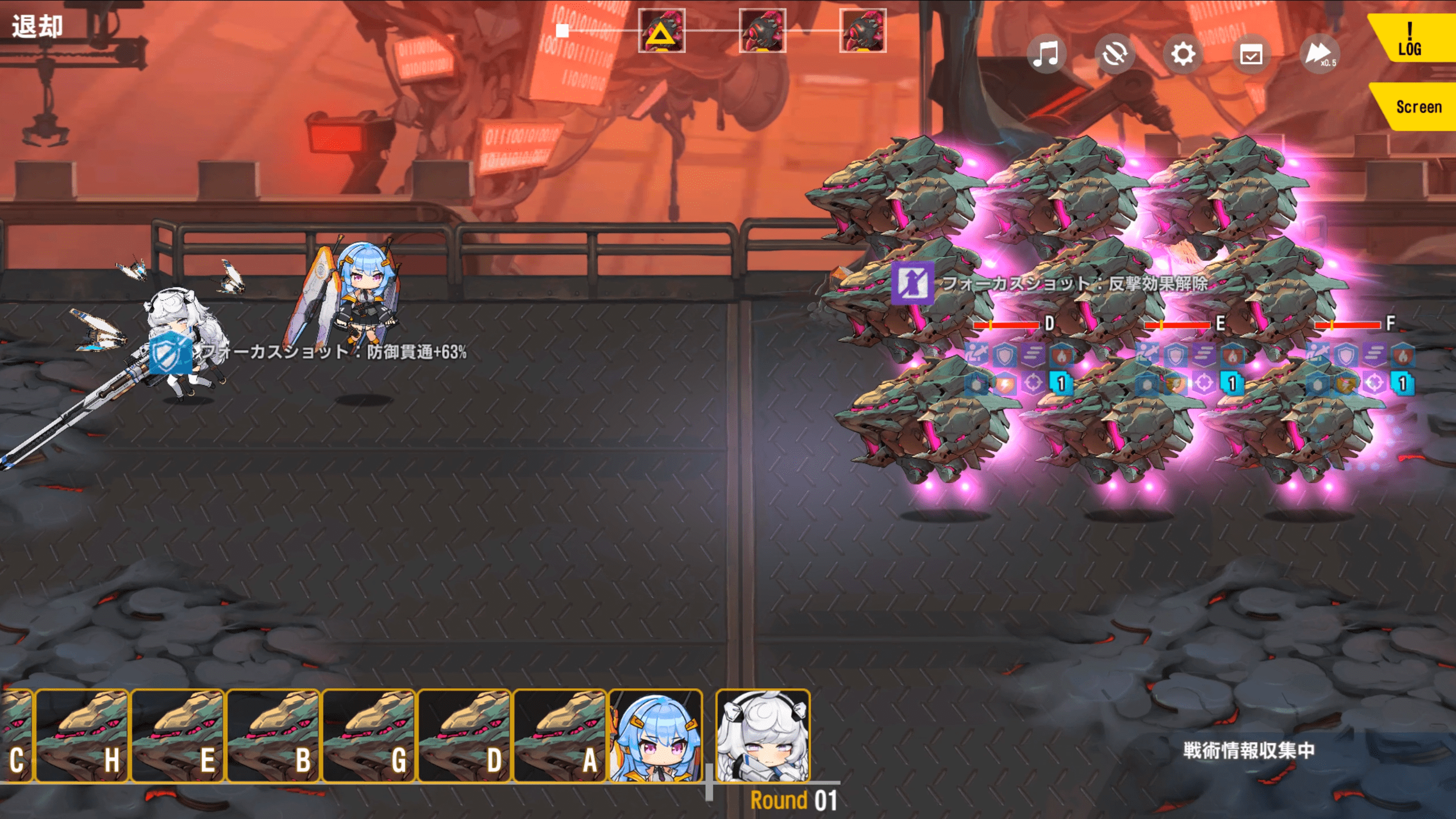Select enemy turn portrait labeled A

click(x=560, y=736)
